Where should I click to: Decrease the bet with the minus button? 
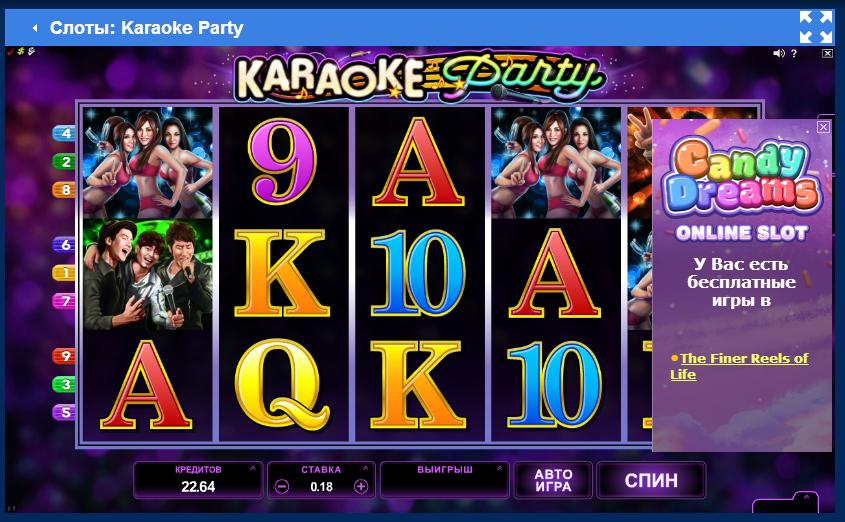click(282, 487)
